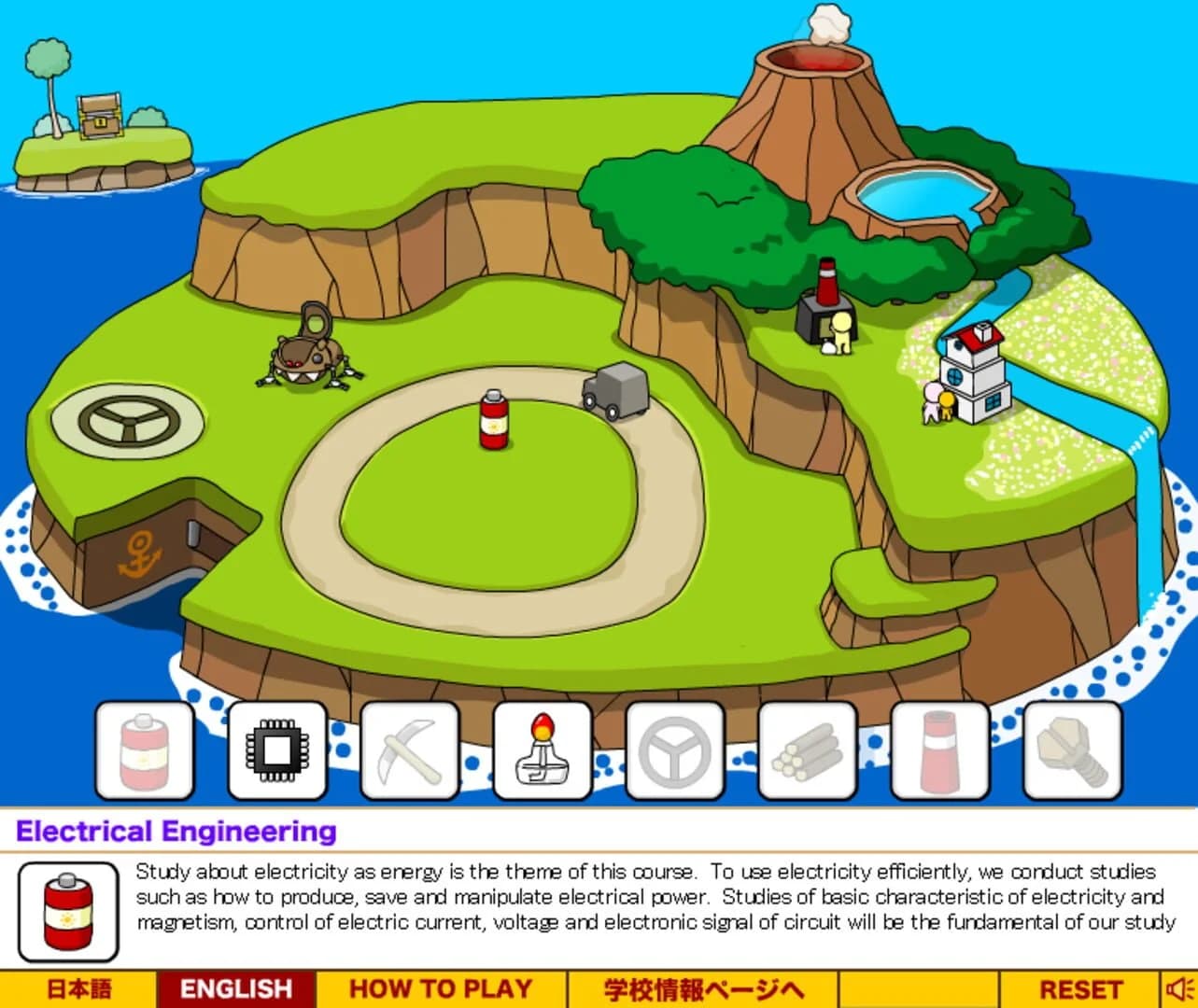Select the propeller course icon
Image resolution: width=1198 pixels, height=1008 pixels.
click(x=672, y=749)
